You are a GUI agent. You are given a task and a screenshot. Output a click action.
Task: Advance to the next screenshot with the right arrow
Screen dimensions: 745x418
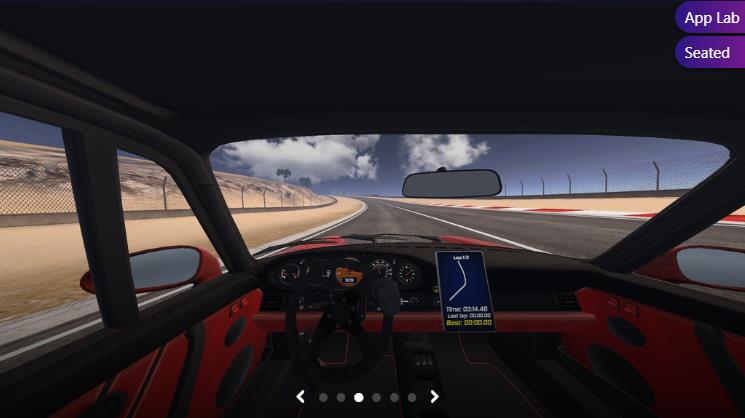[435, 397]
